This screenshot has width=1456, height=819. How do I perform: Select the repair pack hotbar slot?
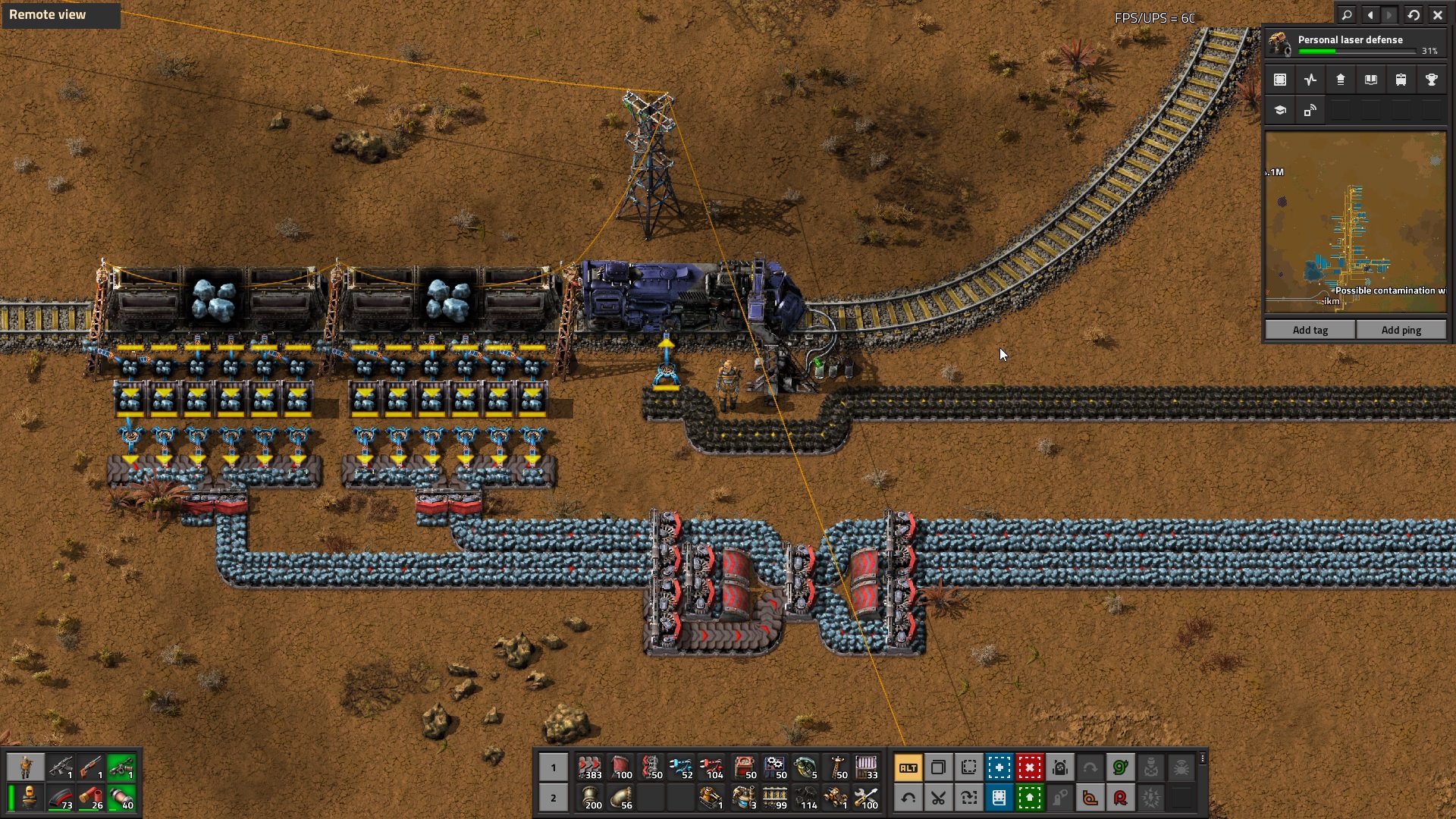866,798
